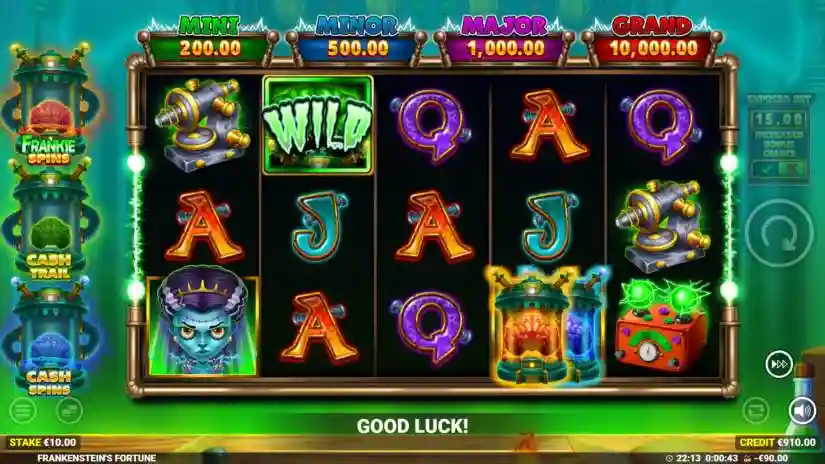
Task: Enable turbo mode with the fast-forward button
Action: coord(779,365)
